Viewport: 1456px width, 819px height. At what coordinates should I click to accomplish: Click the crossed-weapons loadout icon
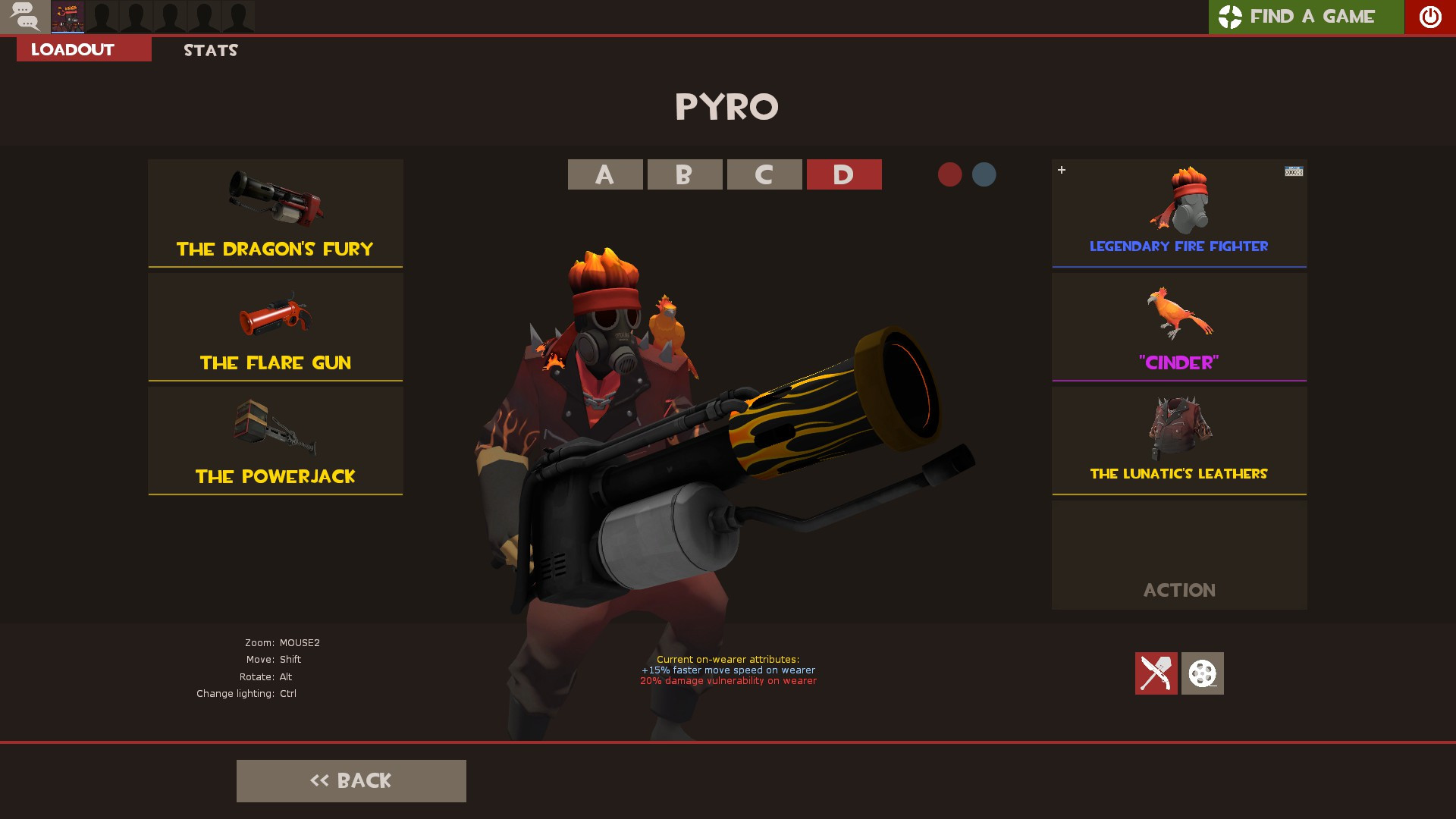1156,673
